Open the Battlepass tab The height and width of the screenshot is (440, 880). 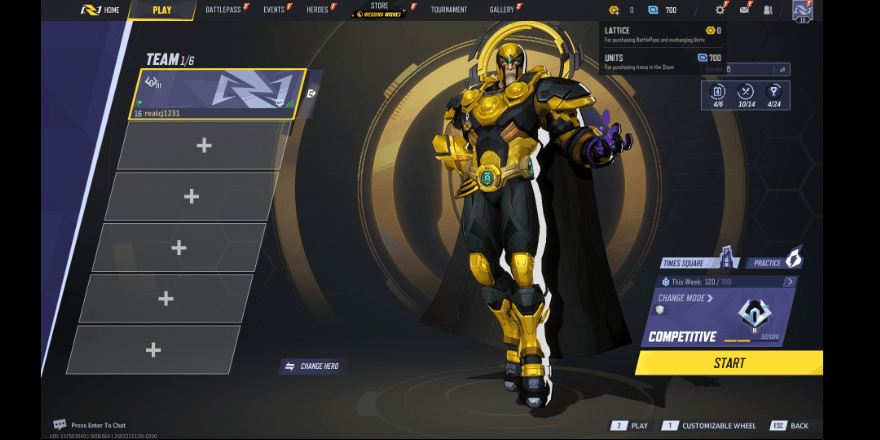click(229, 10)
